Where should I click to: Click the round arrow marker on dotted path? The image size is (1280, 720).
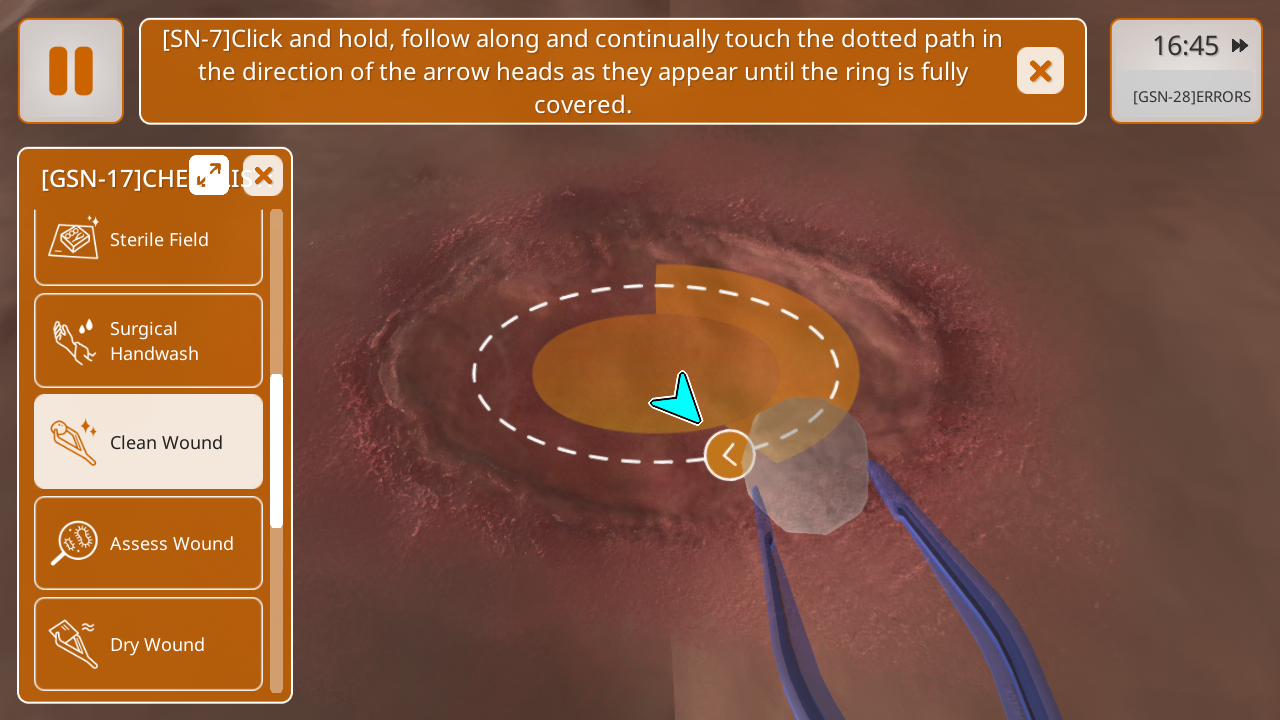coord(730,455)
